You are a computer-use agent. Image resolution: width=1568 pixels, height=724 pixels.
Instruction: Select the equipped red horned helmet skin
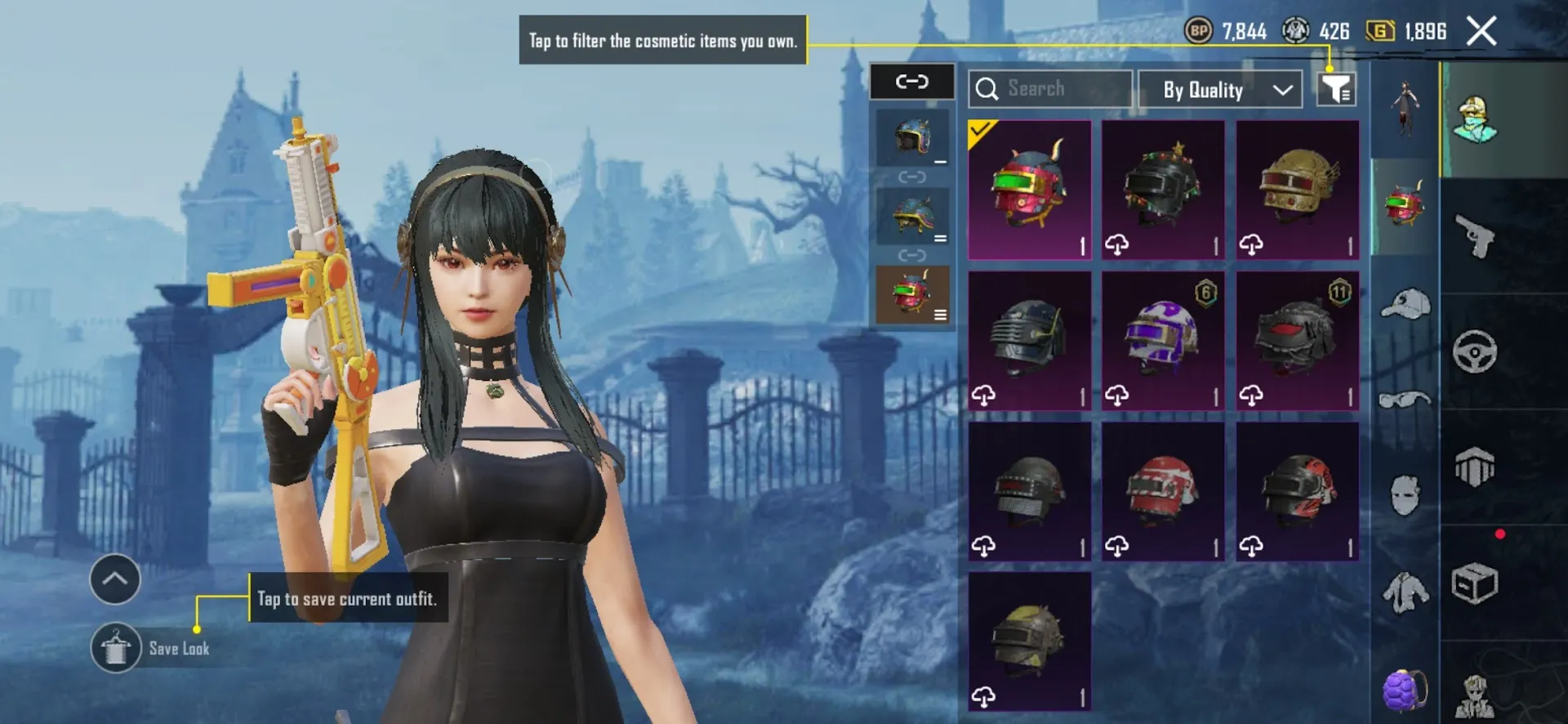[x=1029, y=190]
